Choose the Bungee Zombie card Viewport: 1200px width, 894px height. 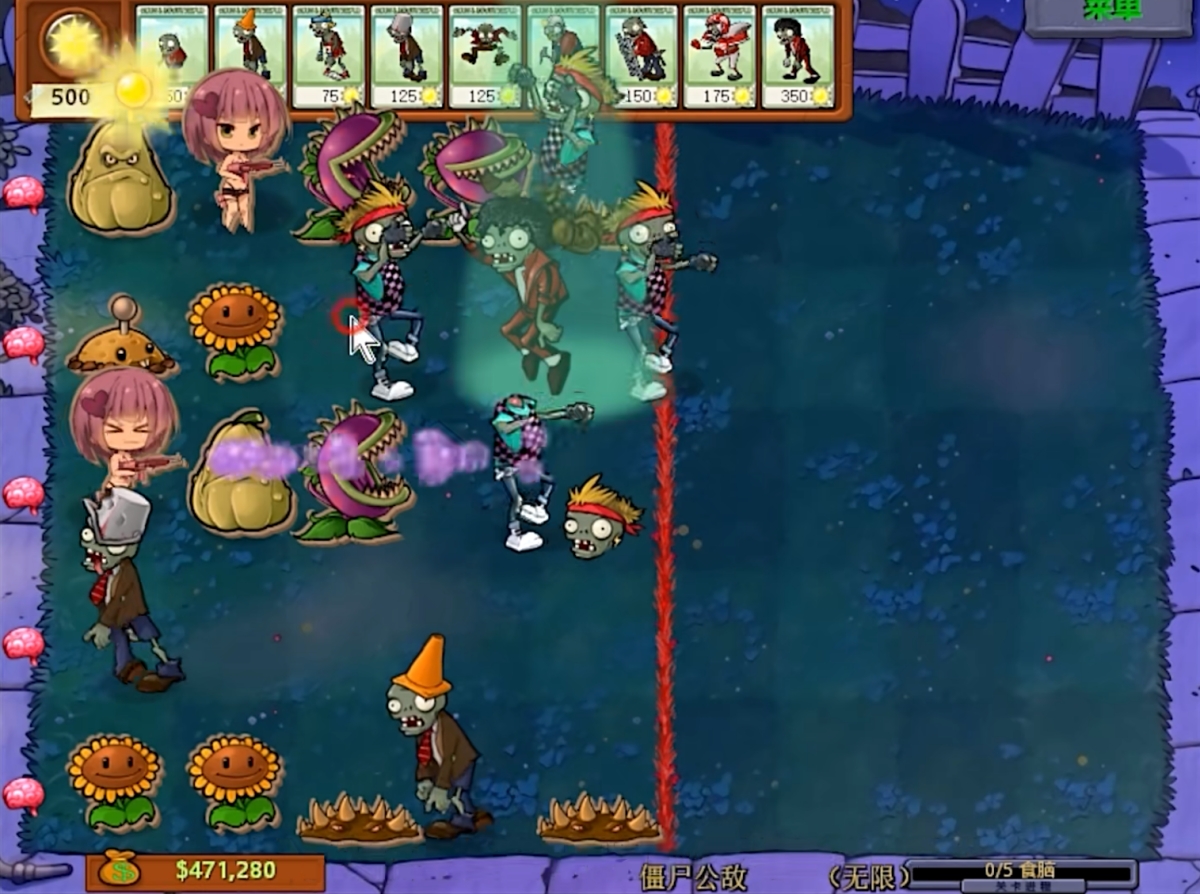click(x=485, y=55)
